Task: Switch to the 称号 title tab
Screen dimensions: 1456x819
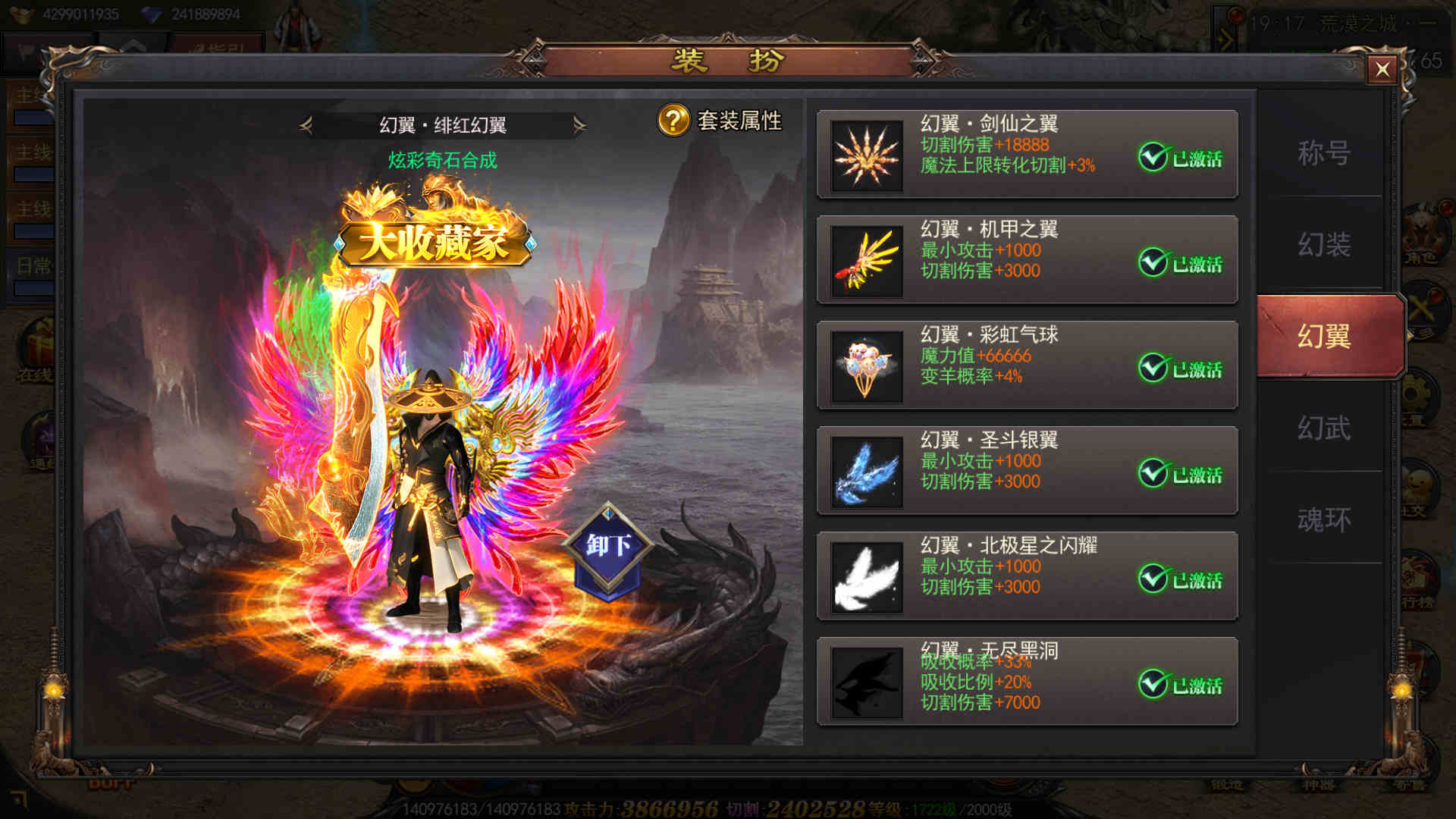Action: click(x=1323, y=153)
